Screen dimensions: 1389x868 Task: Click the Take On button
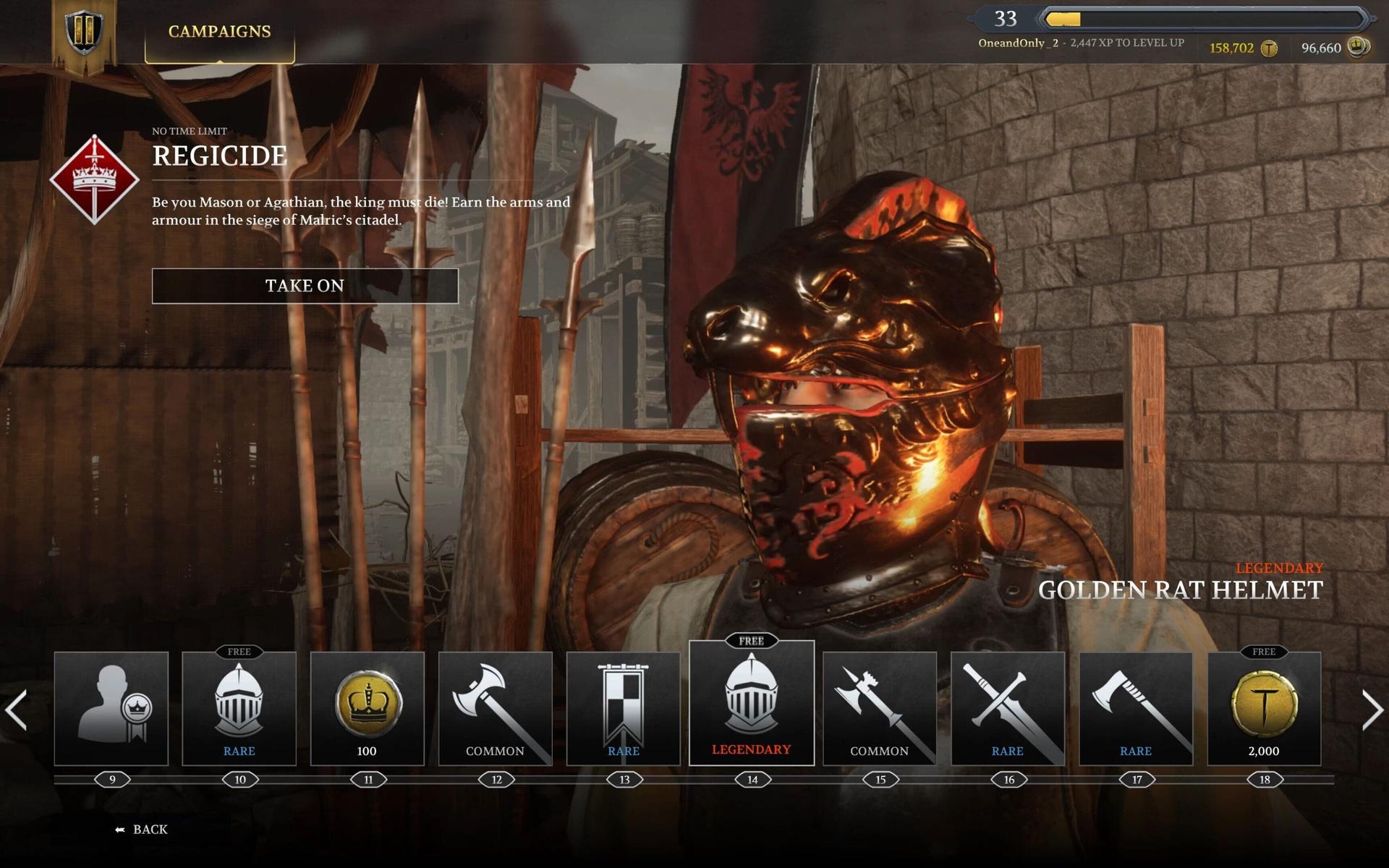pyautogui.click(x=305, y=286)
